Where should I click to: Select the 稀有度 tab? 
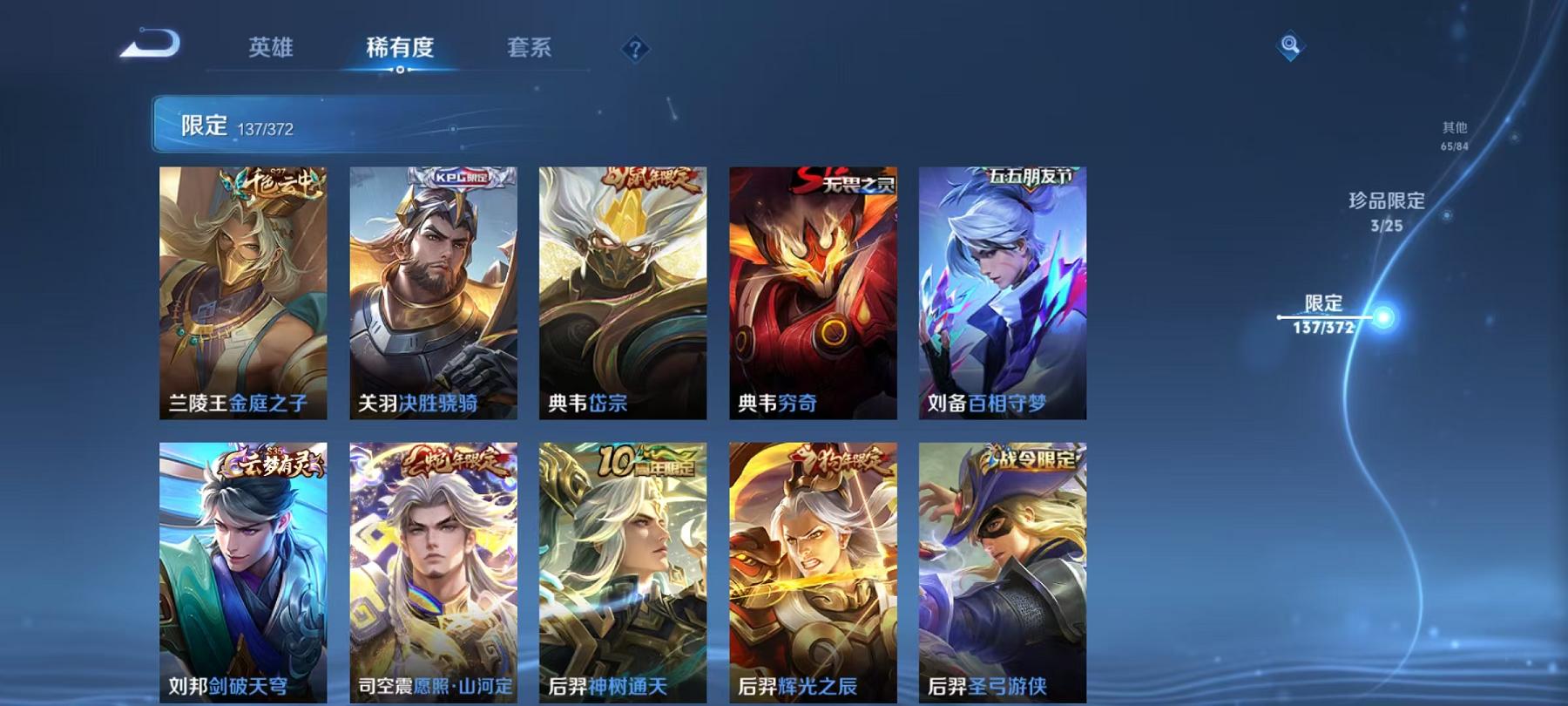click(x=402, y=50)
